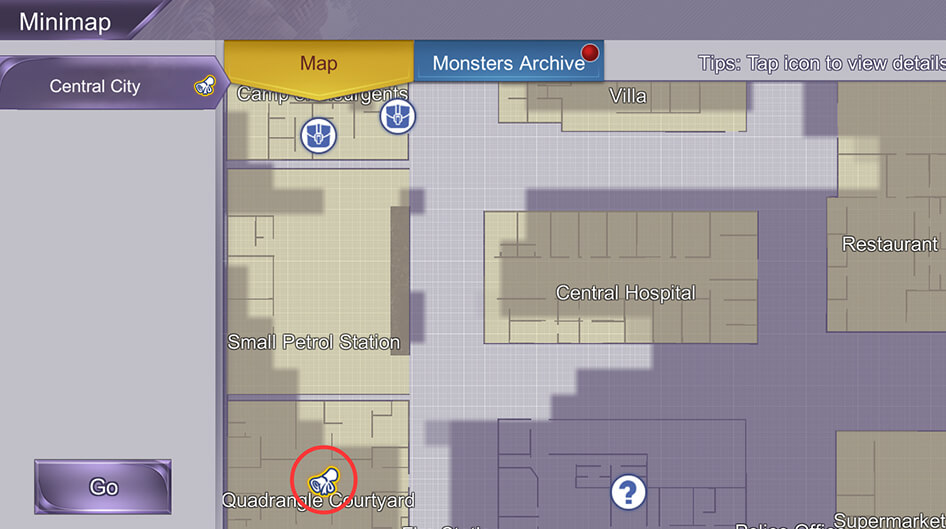Tap the question mark map marker

[627, 492]
